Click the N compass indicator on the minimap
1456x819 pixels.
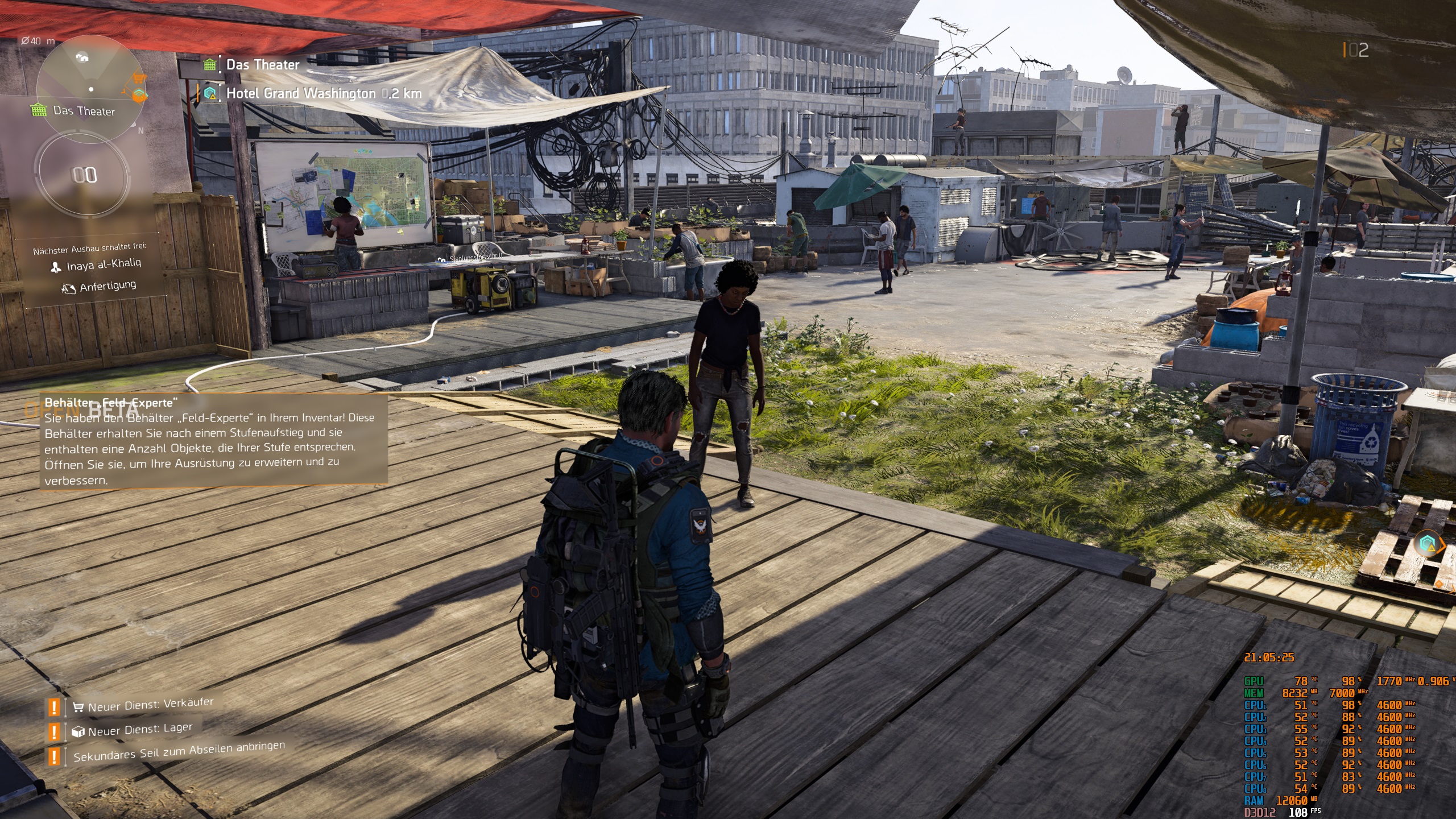click(x=140, y=130)
